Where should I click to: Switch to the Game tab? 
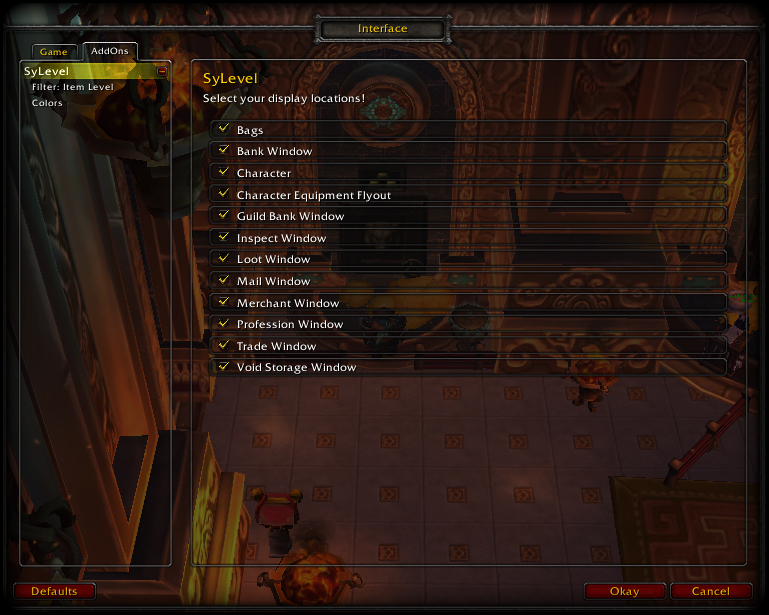pyautogui.click(x=54, y=52)
